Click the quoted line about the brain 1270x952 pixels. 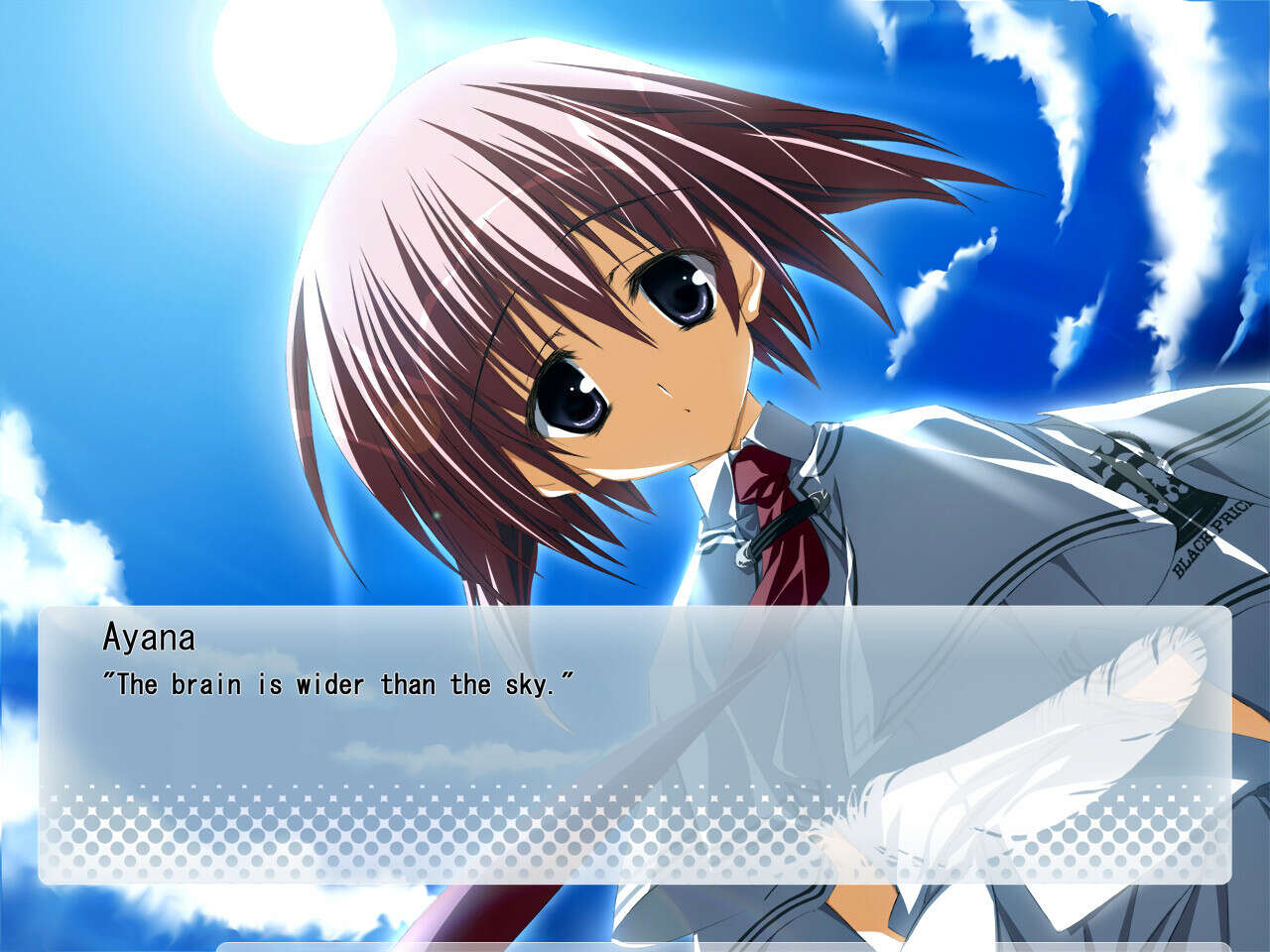pyautogui.click(x=337, y=681)
